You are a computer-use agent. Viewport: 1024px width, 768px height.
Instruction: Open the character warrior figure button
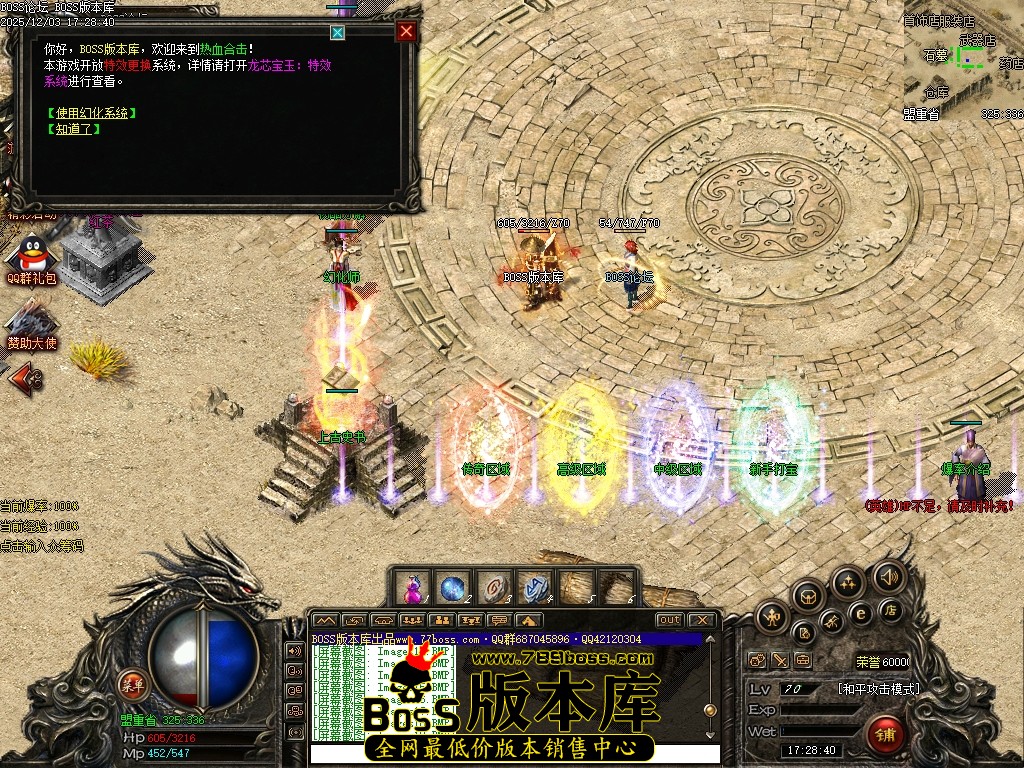pos(772,617)
